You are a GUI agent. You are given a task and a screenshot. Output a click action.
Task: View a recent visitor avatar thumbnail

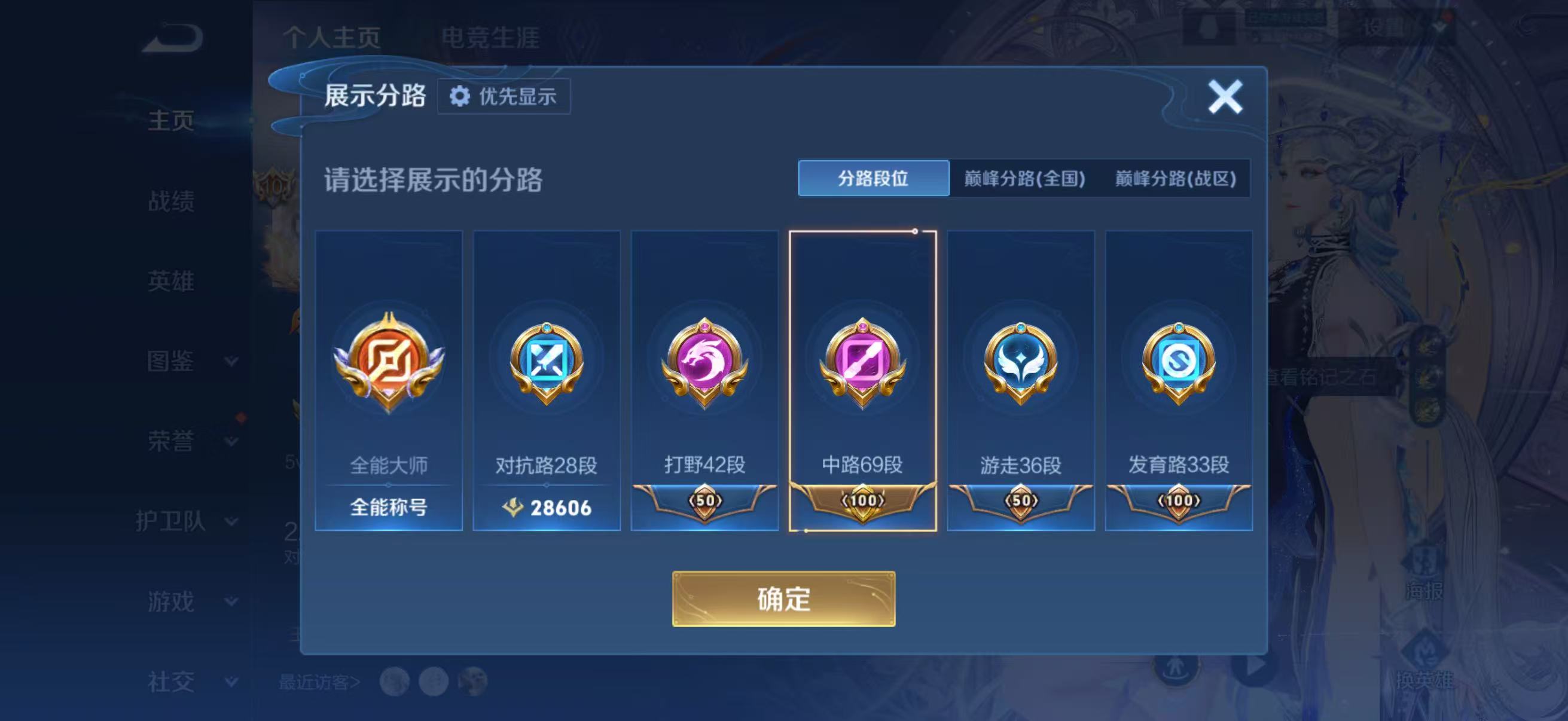click(396, 682)
